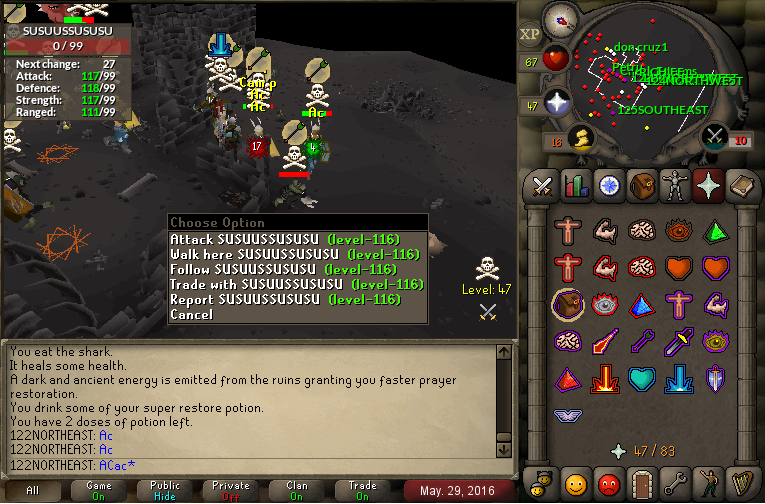
Task: Switch to the Combat Options tab
Action: 542,186
